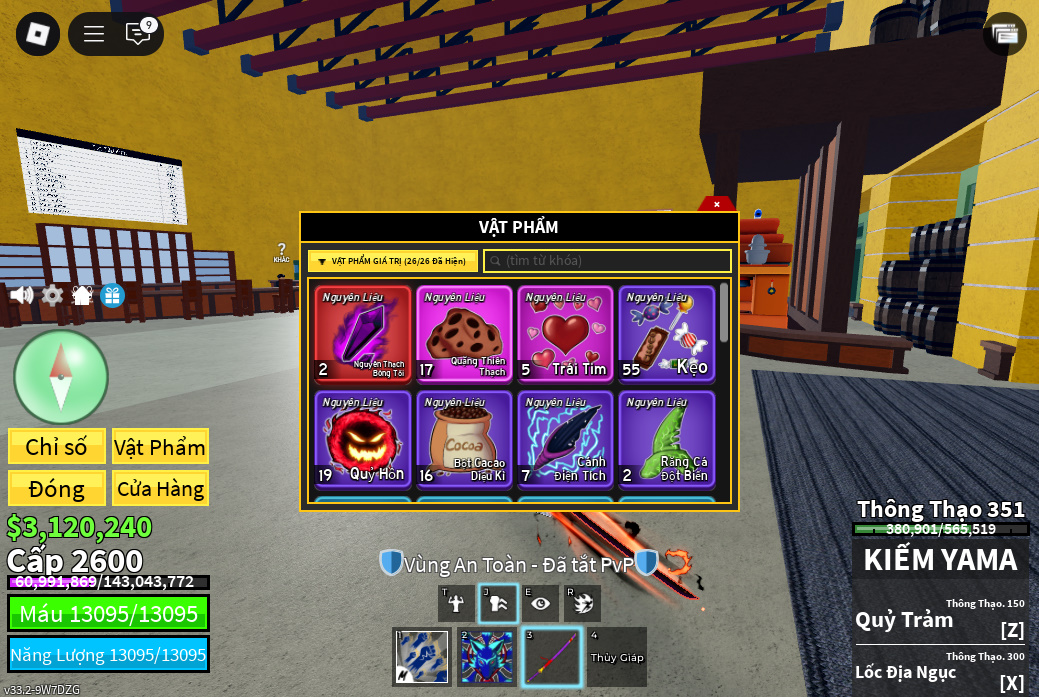Pick the Răng Cá Đớt Biển item

click(666, 439)
